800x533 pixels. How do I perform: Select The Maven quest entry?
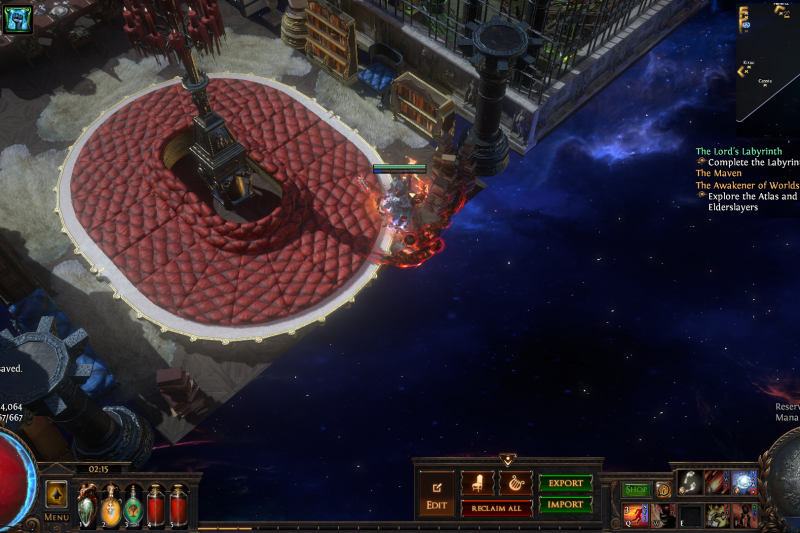[x=719, y=173]
